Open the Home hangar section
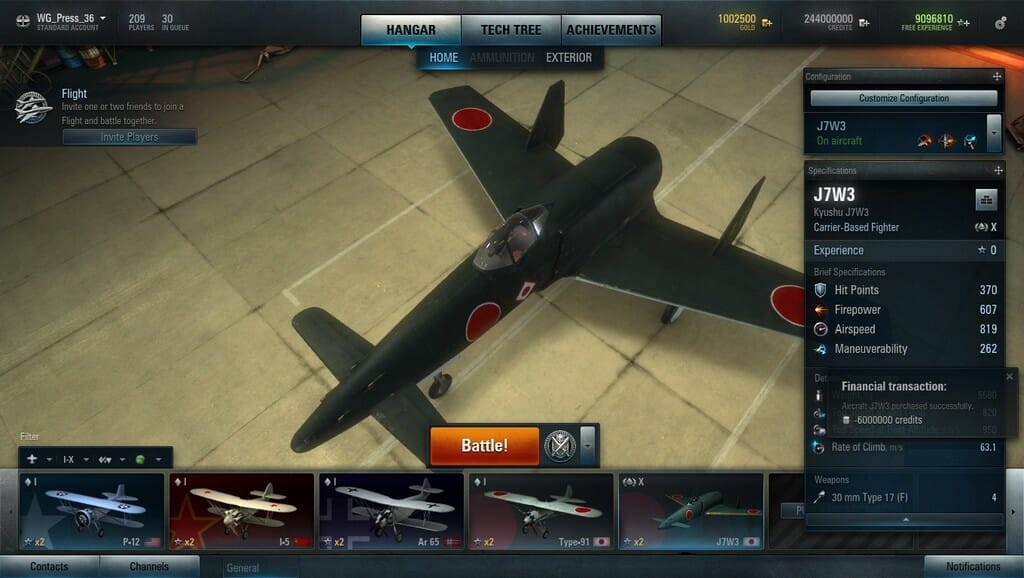 (x=443, y=58)
